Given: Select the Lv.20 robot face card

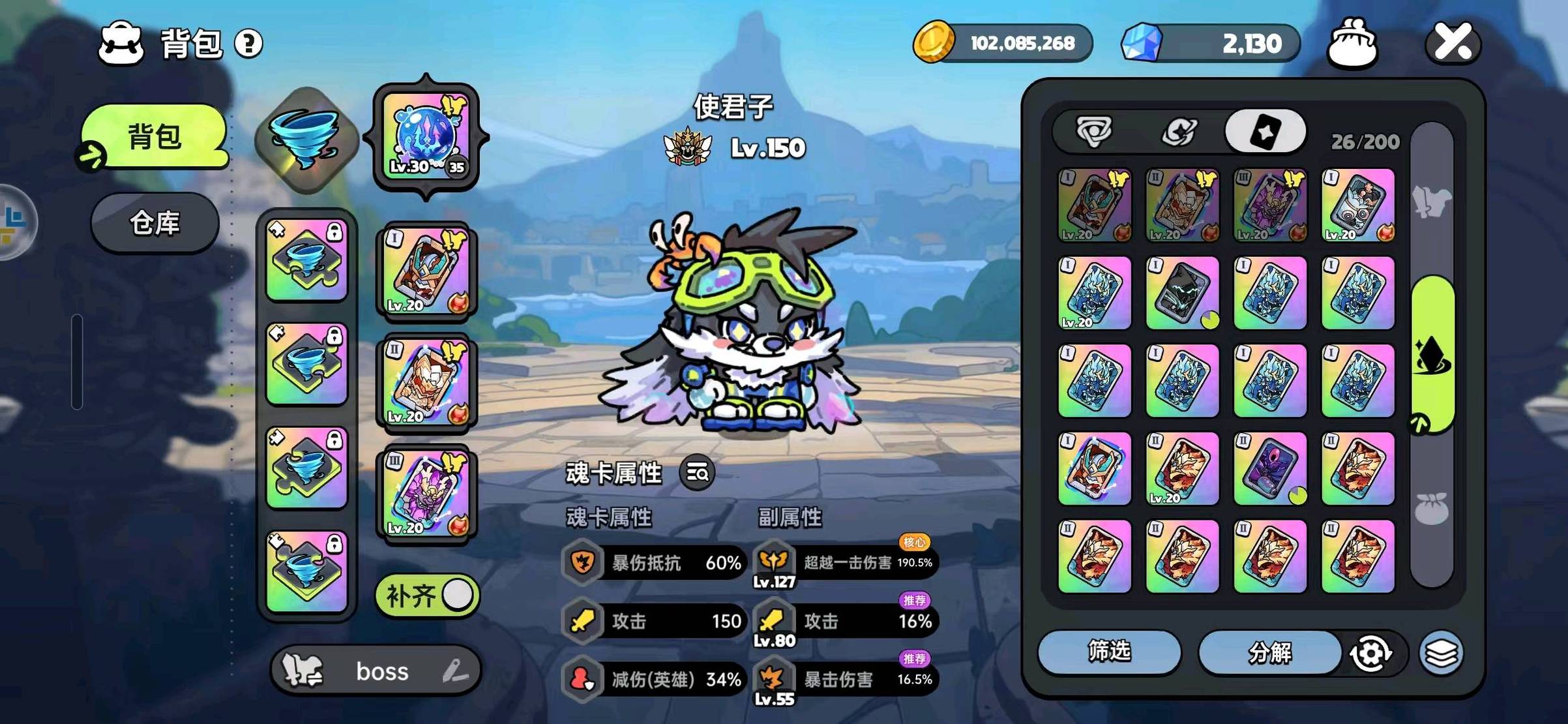Looking at the screenshot, I should [1358, 205].
